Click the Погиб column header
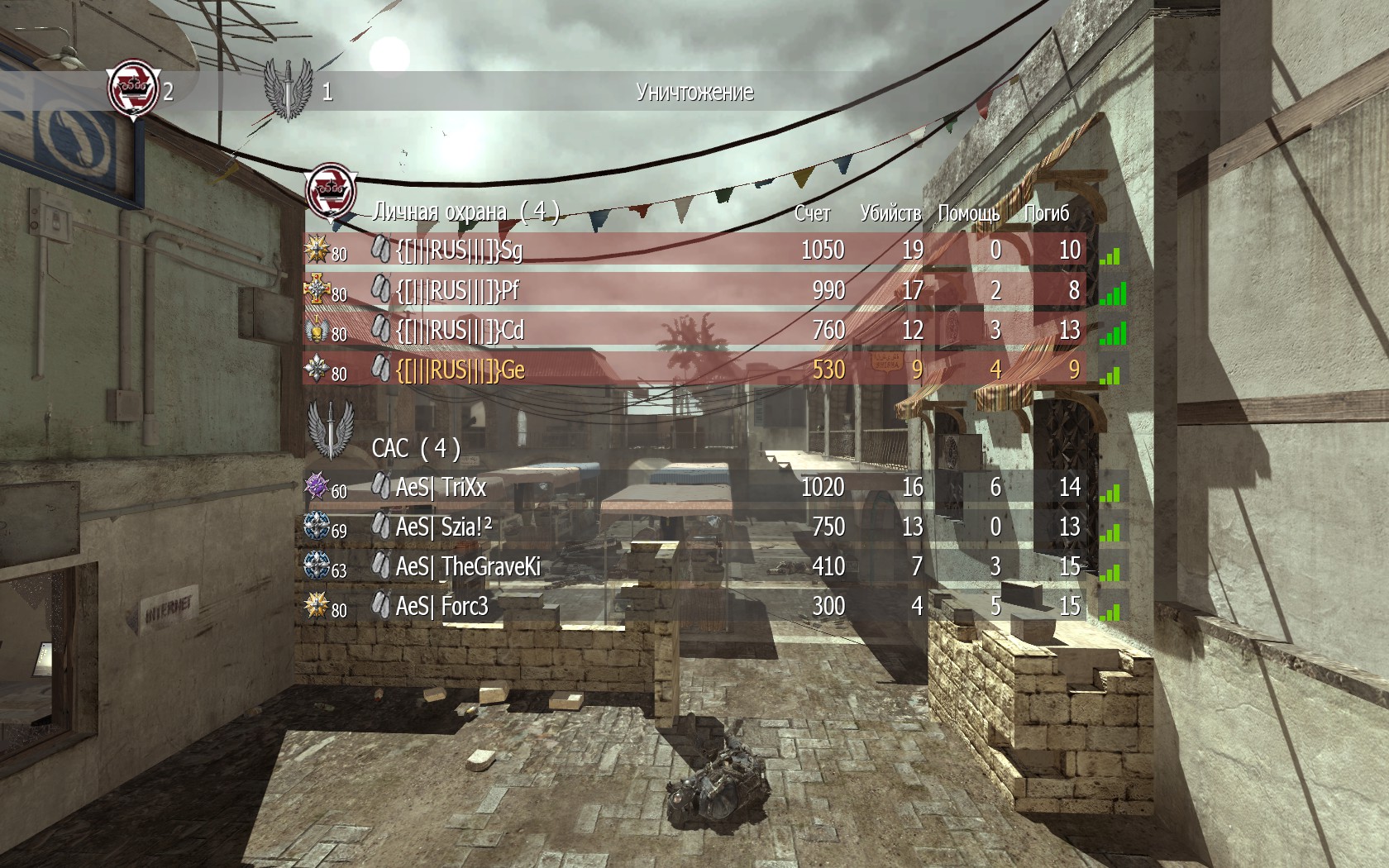The height and width of the screenshot is (868, 1389). point(1046,213)
